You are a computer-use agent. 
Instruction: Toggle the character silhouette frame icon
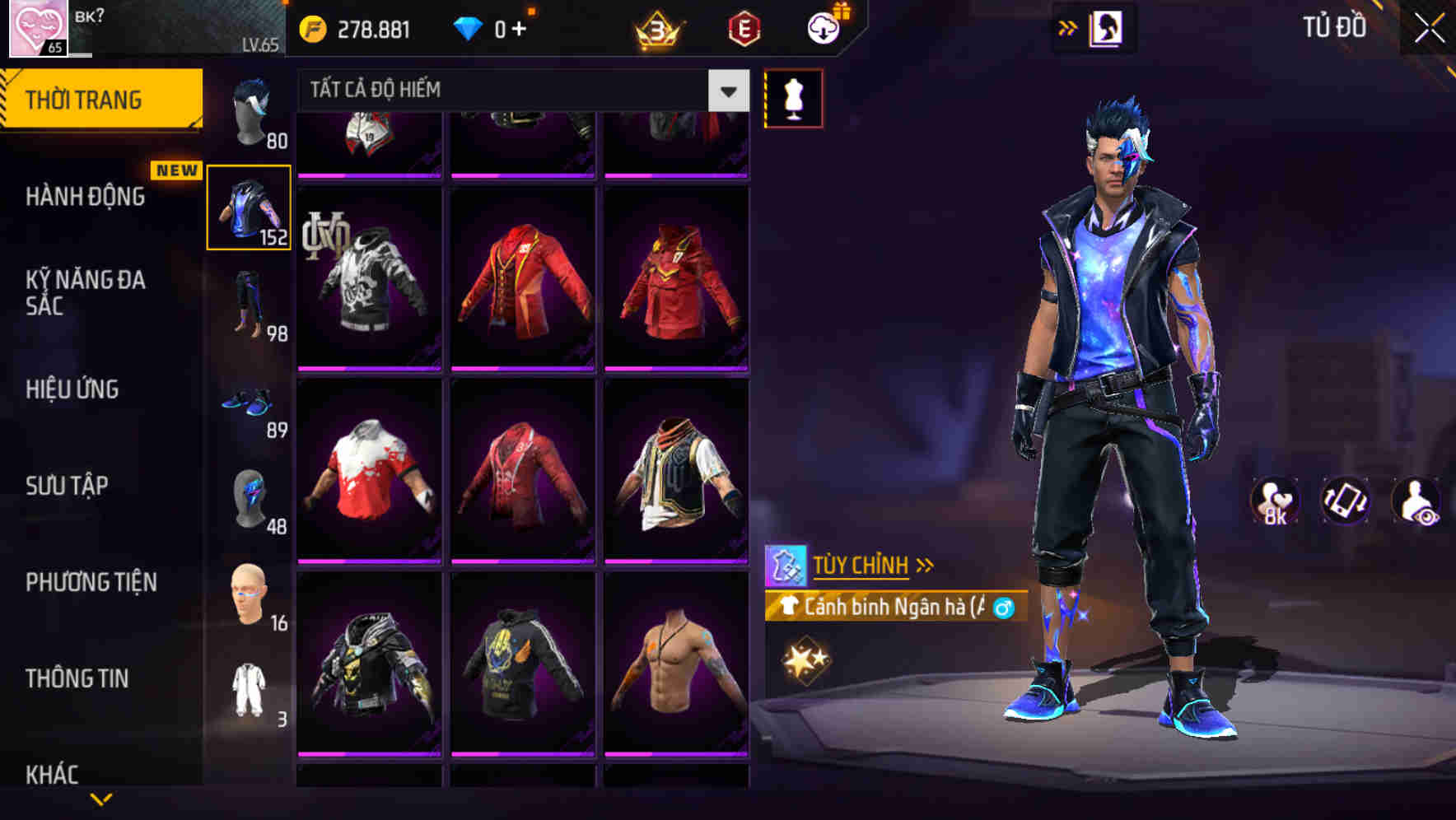tap(1108, 27)
